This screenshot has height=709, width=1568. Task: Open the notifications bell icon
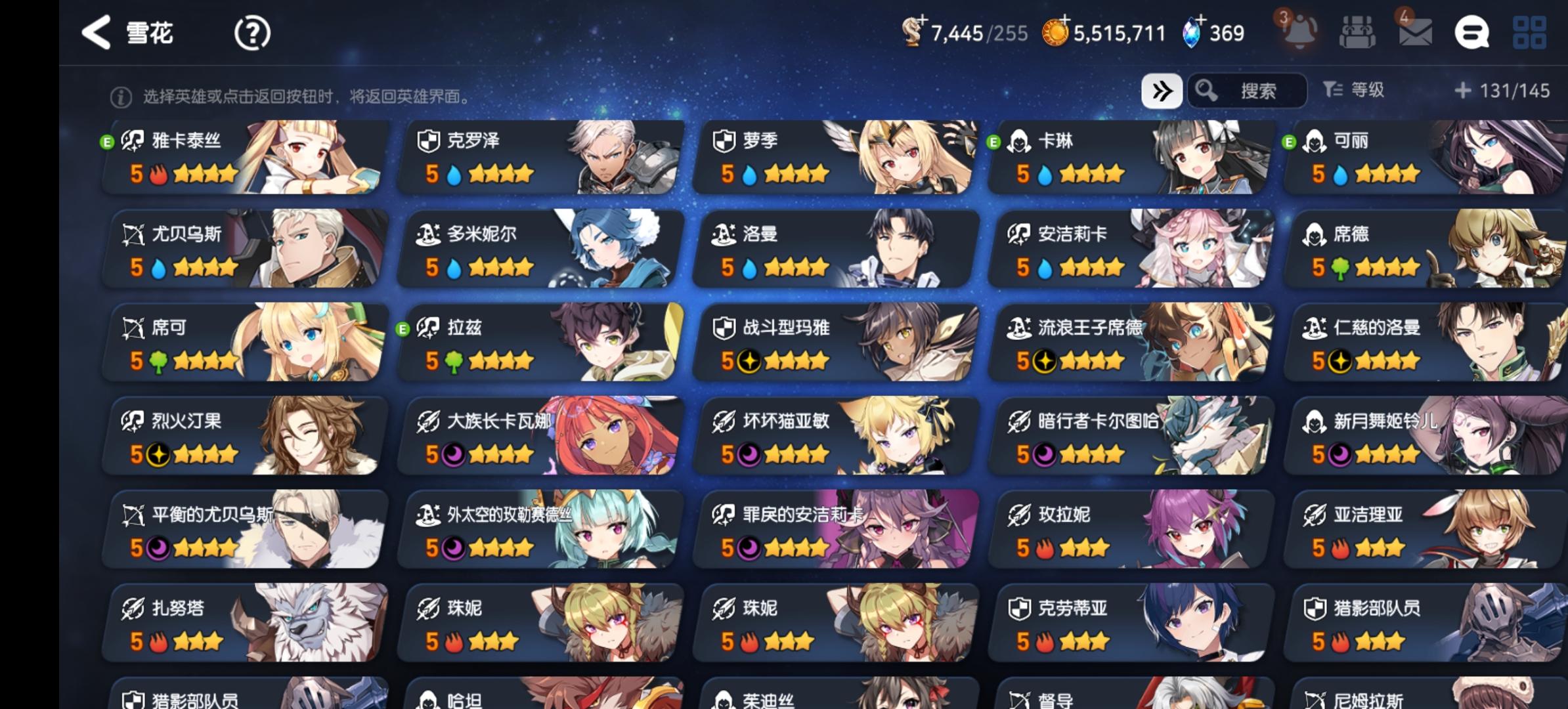(x=1301, y=32)
